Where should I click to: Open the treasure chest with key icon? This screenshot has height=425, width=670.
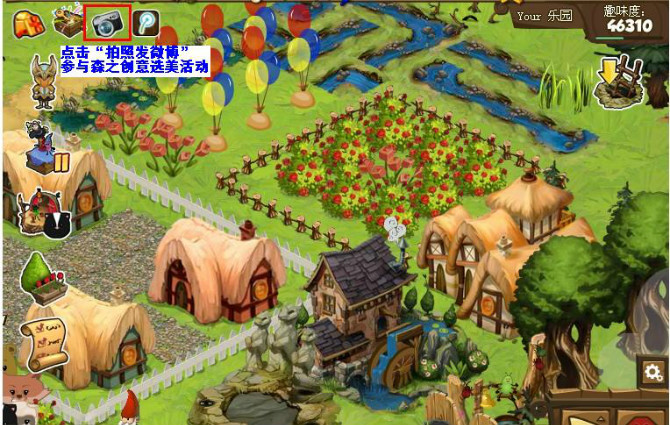click(67, 21)
